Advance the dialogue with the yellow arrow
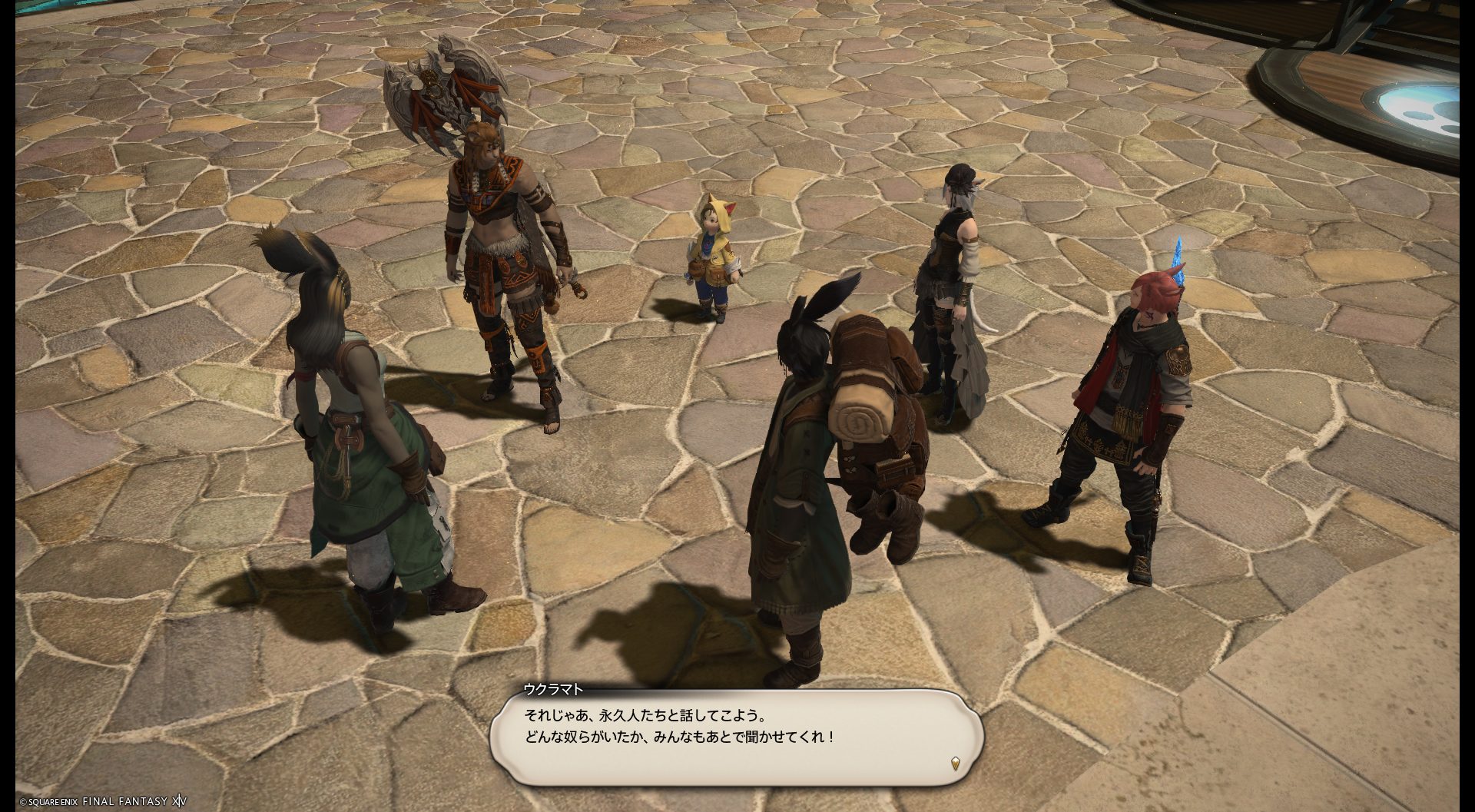This screenshot has width=1475, height=812. (955, 763)
